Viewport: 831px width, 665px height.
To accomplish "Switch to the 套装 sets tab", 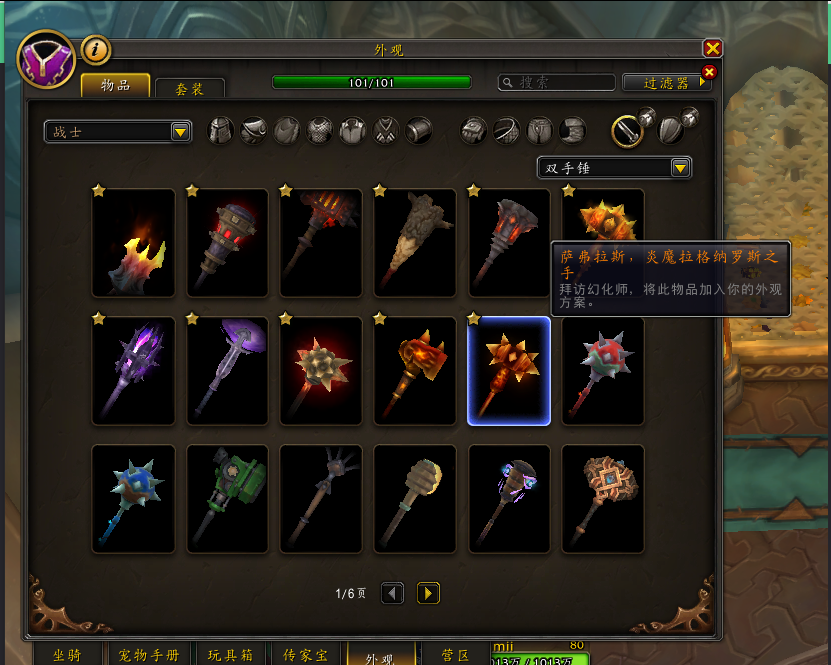I will tap(189, 88).
